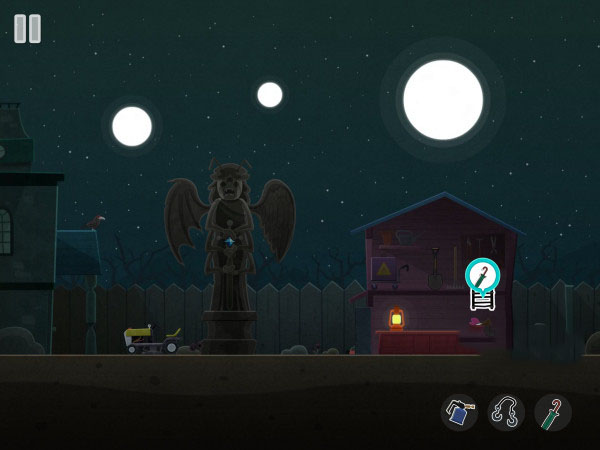
Task: Pick the green umbrella inventory slot
Action: coord(552,412)
